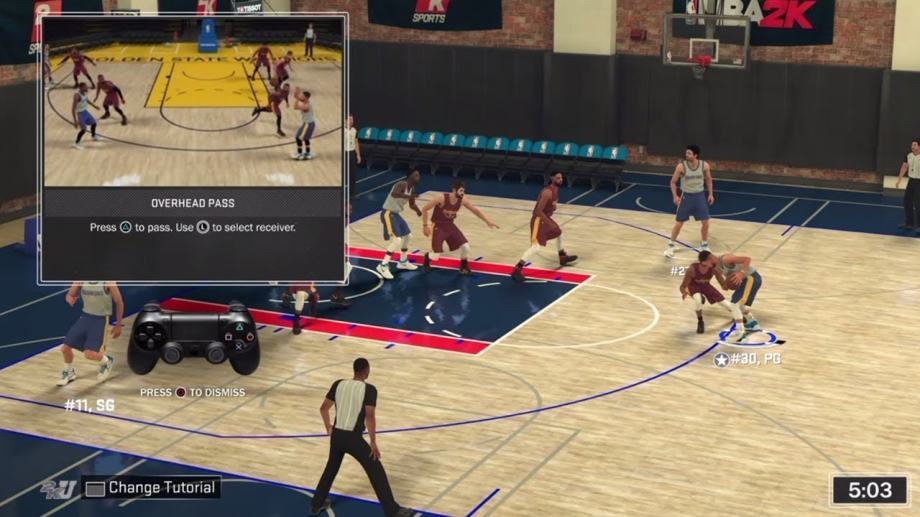920x517 pixels.
Task: Open the Change Tutorial option
Action: click(x=152, y=488)
